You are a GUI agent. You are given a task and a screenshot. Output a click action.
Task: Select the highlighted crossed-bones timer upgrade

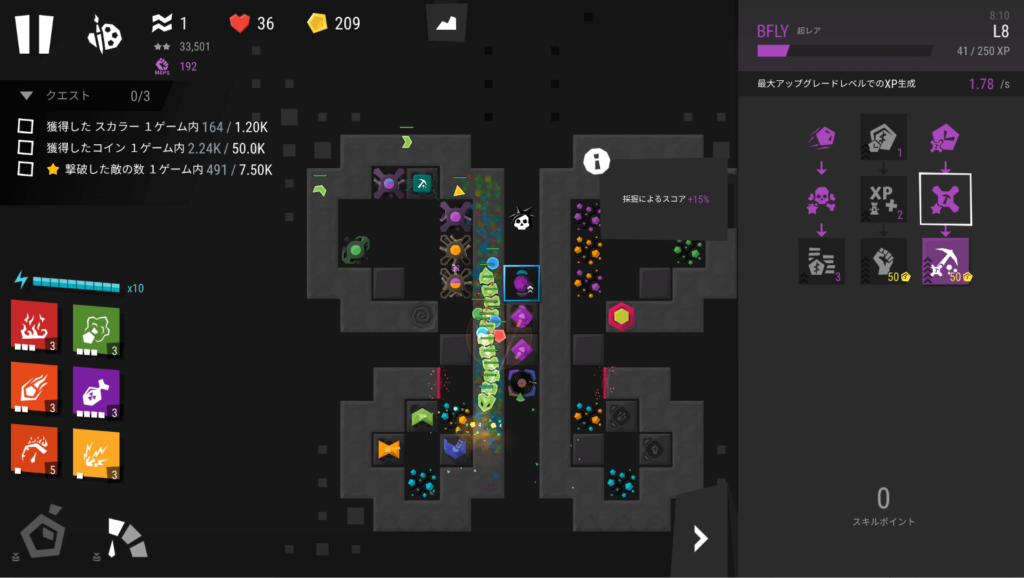point(945,199)
